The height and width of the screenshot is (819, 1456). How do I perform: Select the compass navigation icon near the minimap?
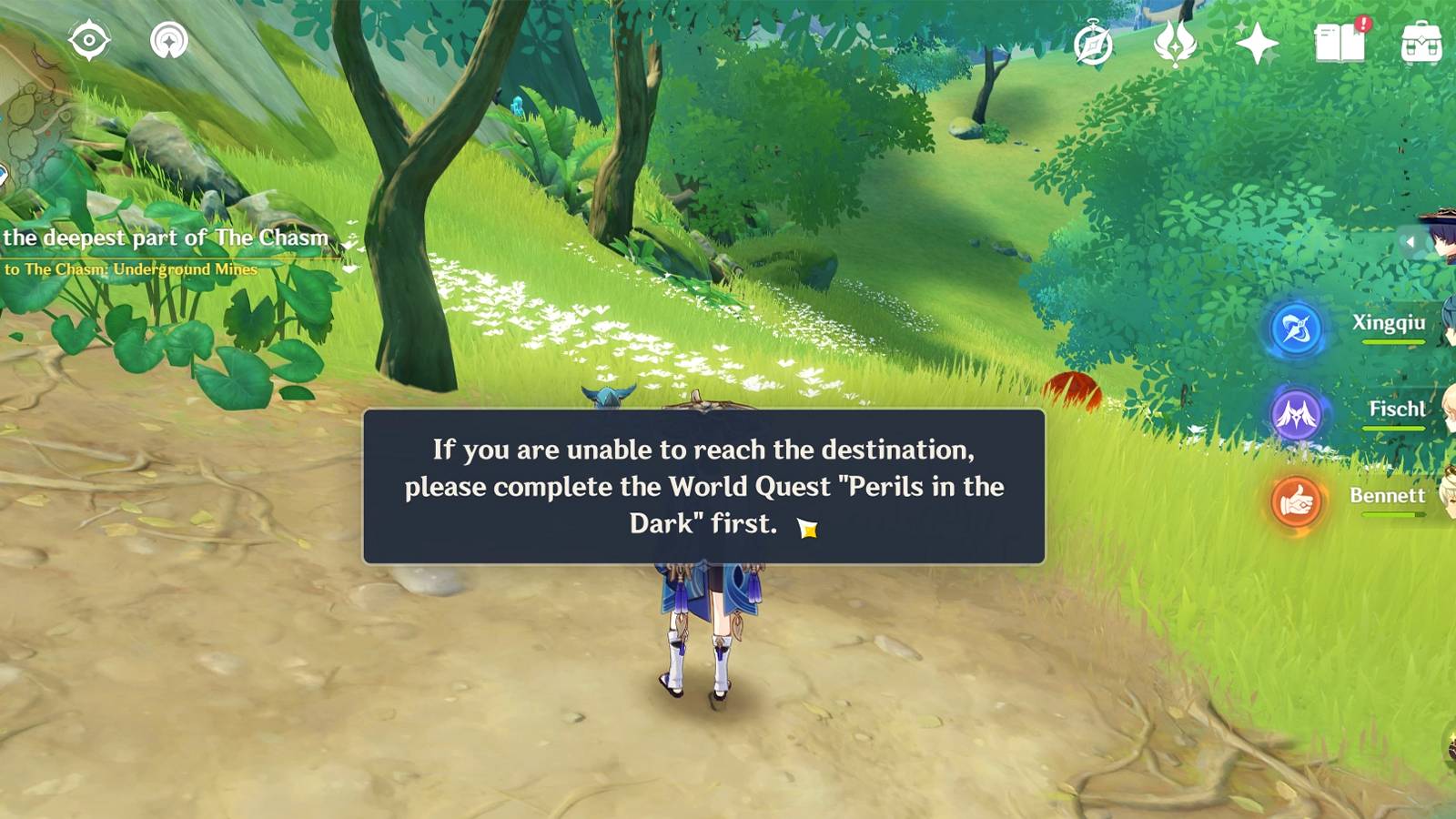(x=89, y=39)
